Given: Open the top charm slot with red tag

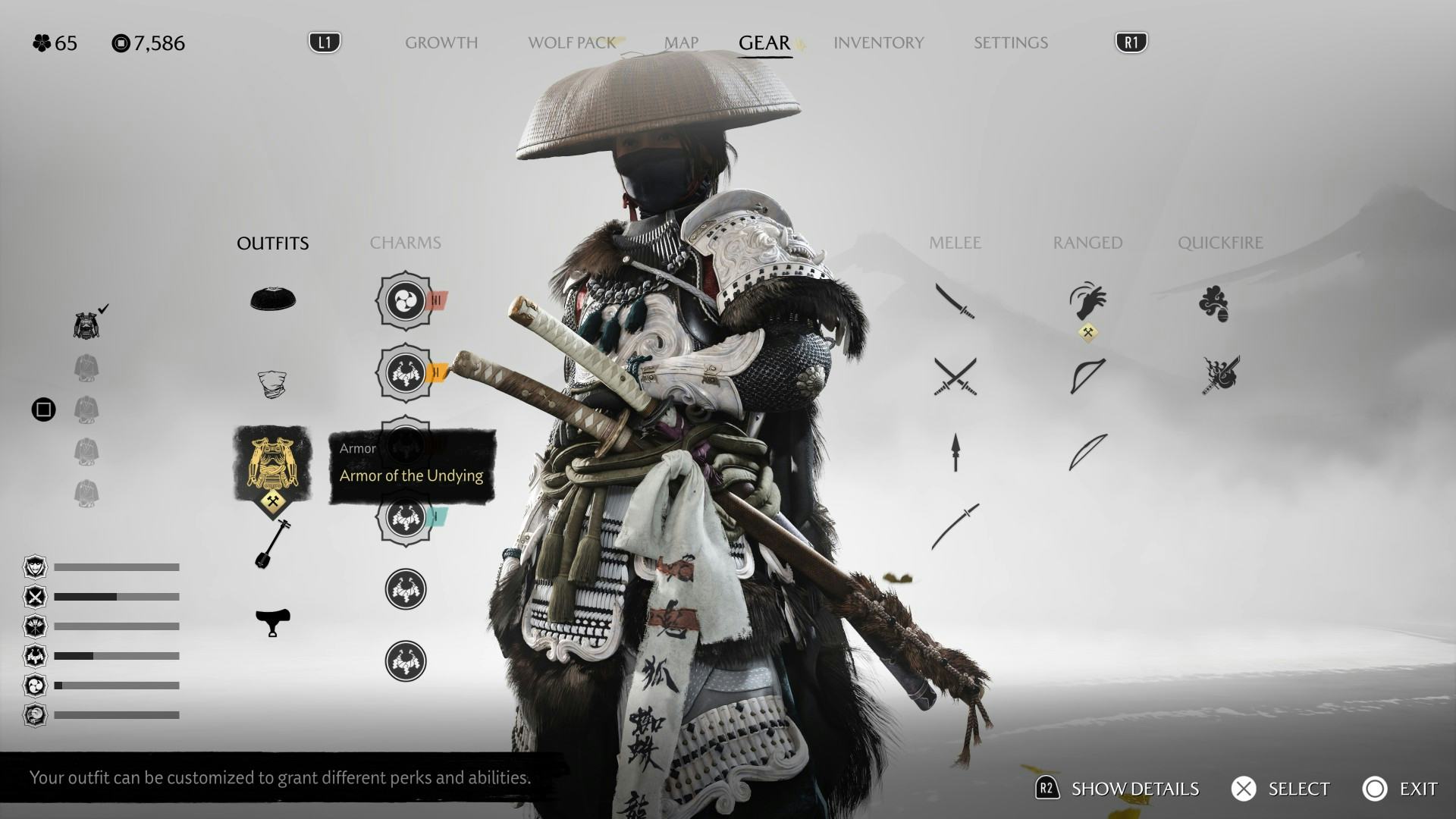Looking at the screenshot, I should coord(406,301).
